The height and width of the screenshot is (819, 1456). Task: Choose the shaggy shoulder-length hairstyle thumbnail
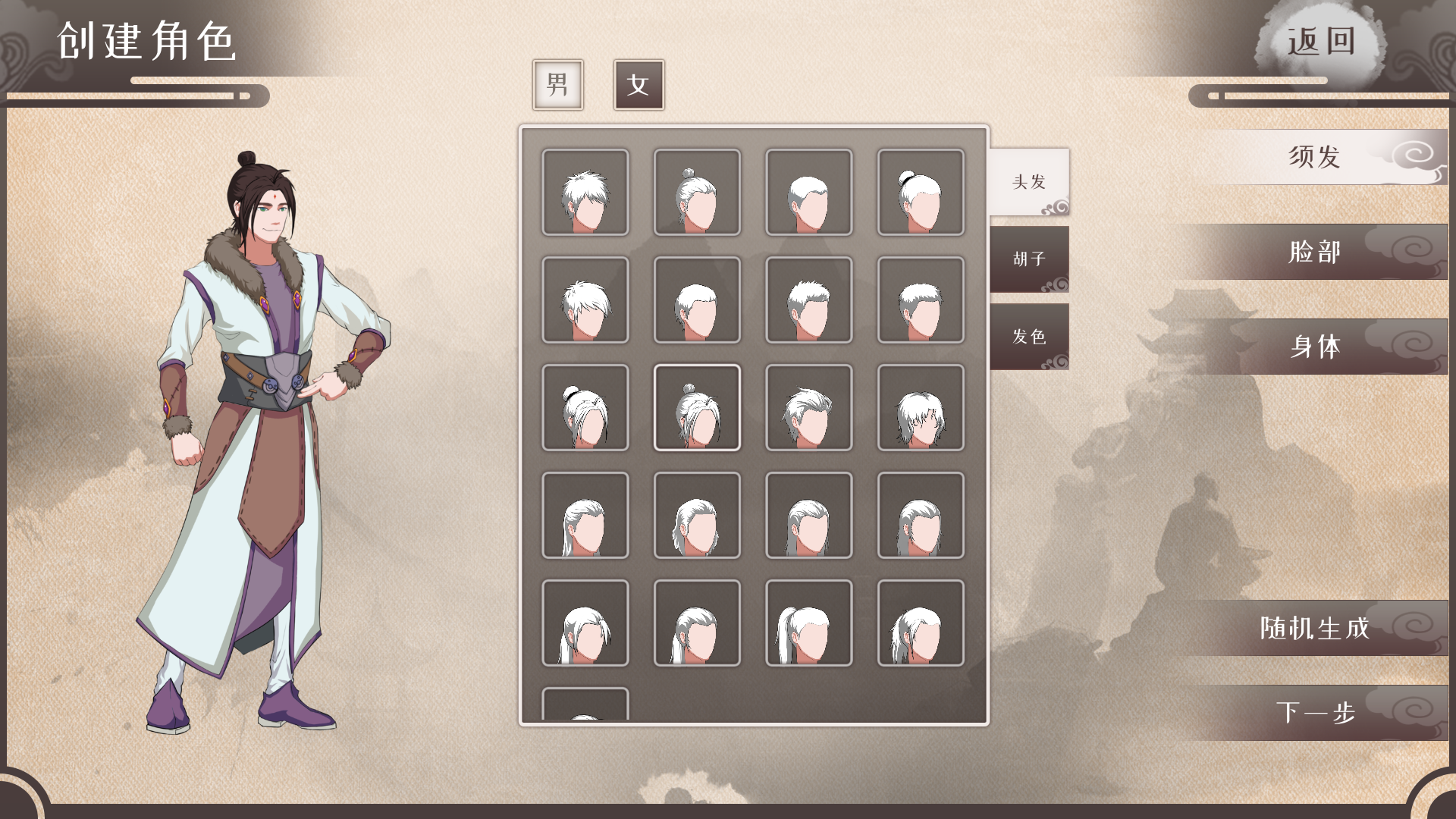921,408
